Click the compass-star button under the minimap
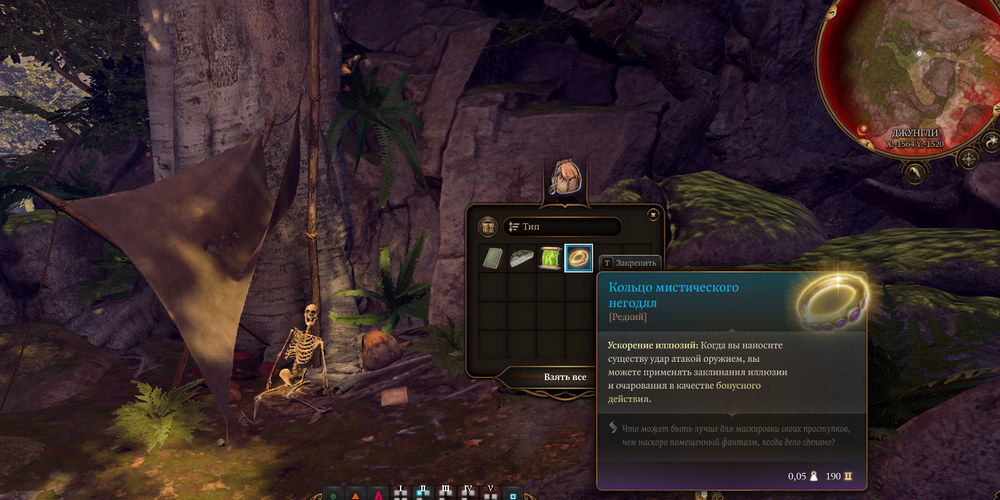 coord(968,158)
